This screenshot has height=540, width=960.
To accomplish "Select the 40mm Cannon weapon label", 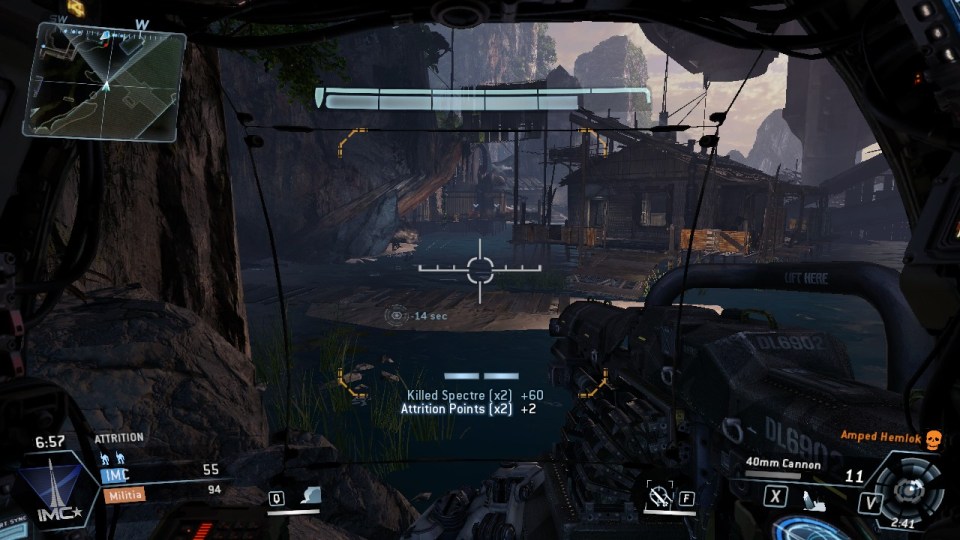I will (x=783, y=464).
